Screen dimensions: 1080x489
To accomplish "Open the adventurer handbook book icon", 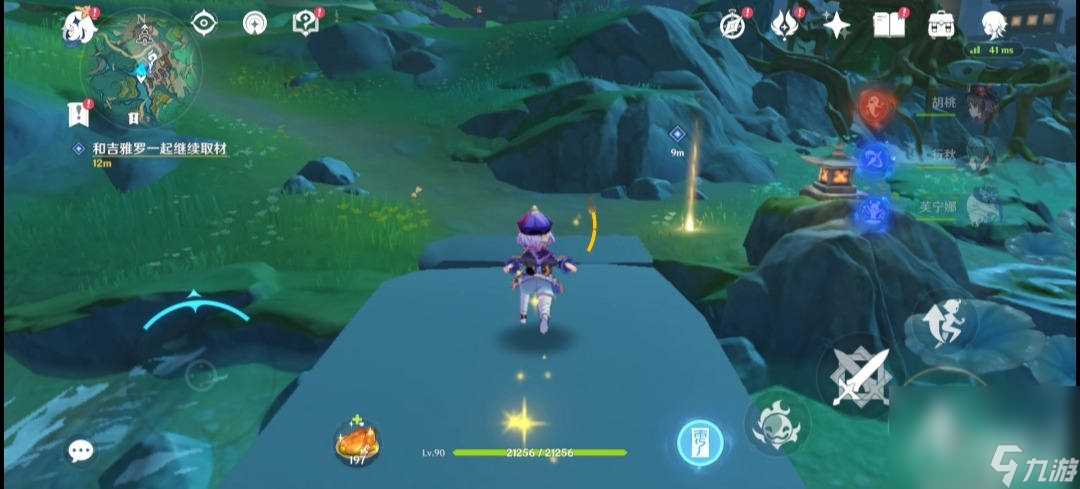I will click(888, 24).
